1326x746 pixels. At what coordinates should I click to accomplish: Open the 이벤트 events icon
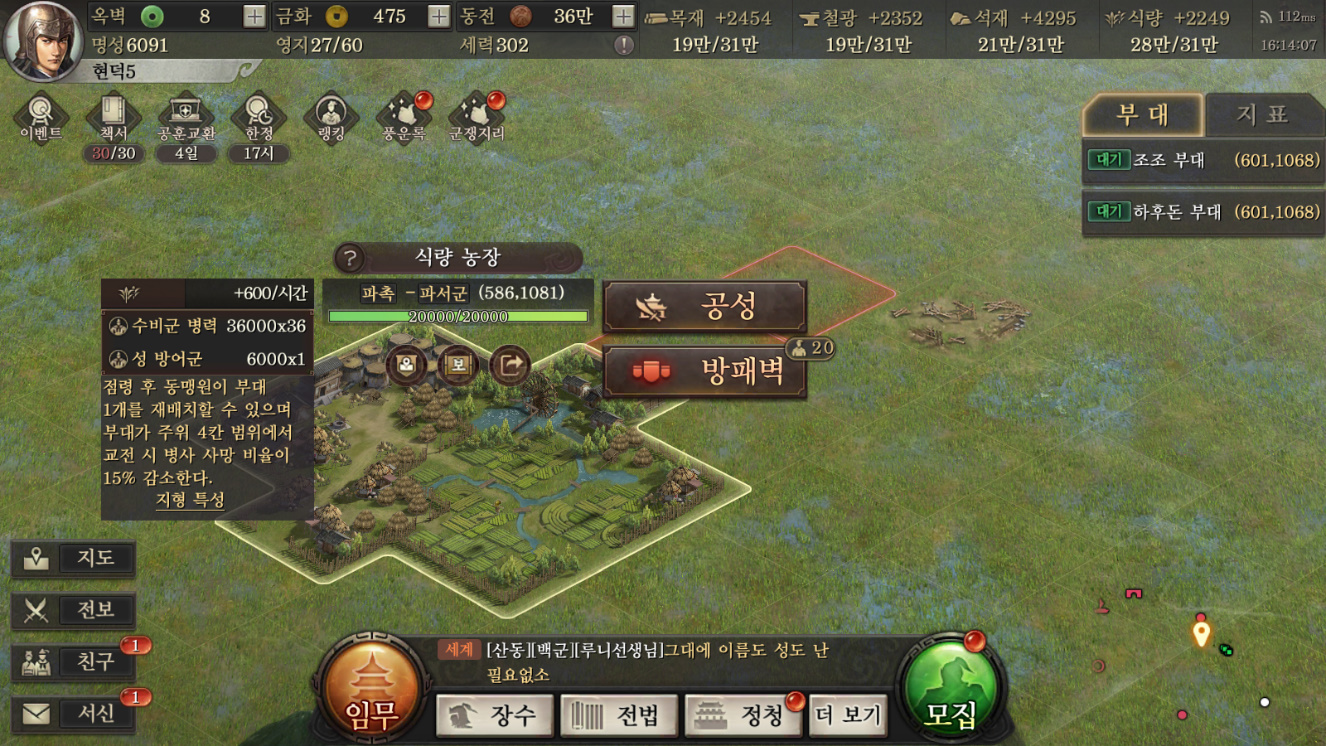coord(41,118)
